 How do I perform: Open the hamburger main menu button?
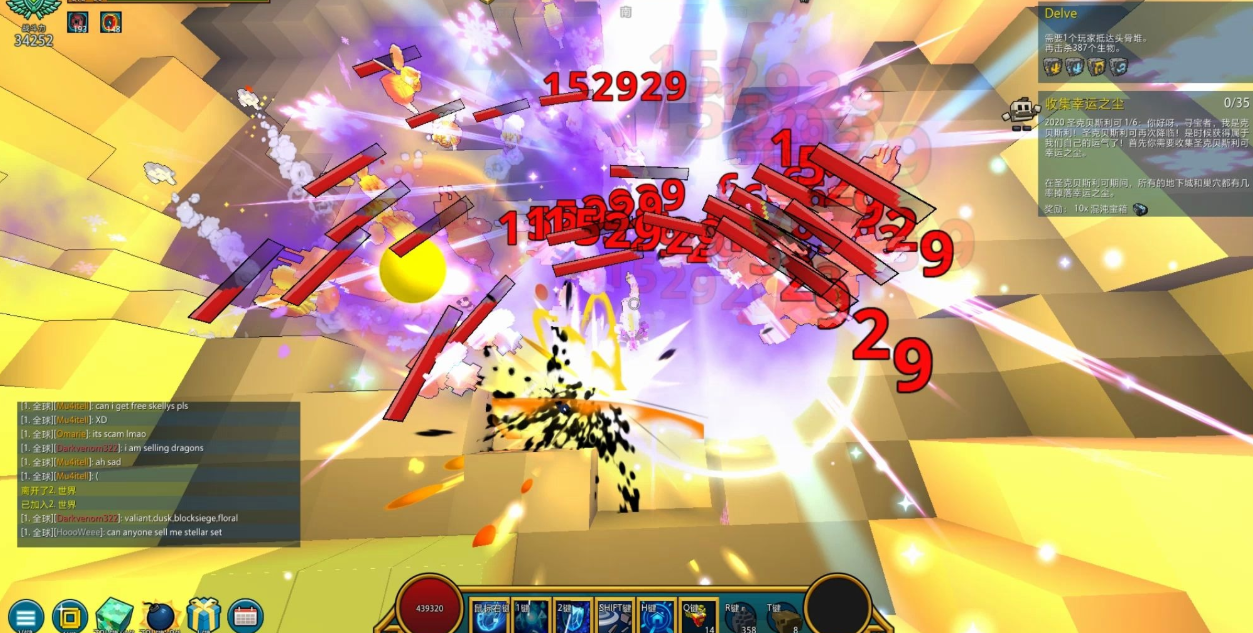[24, 616]
